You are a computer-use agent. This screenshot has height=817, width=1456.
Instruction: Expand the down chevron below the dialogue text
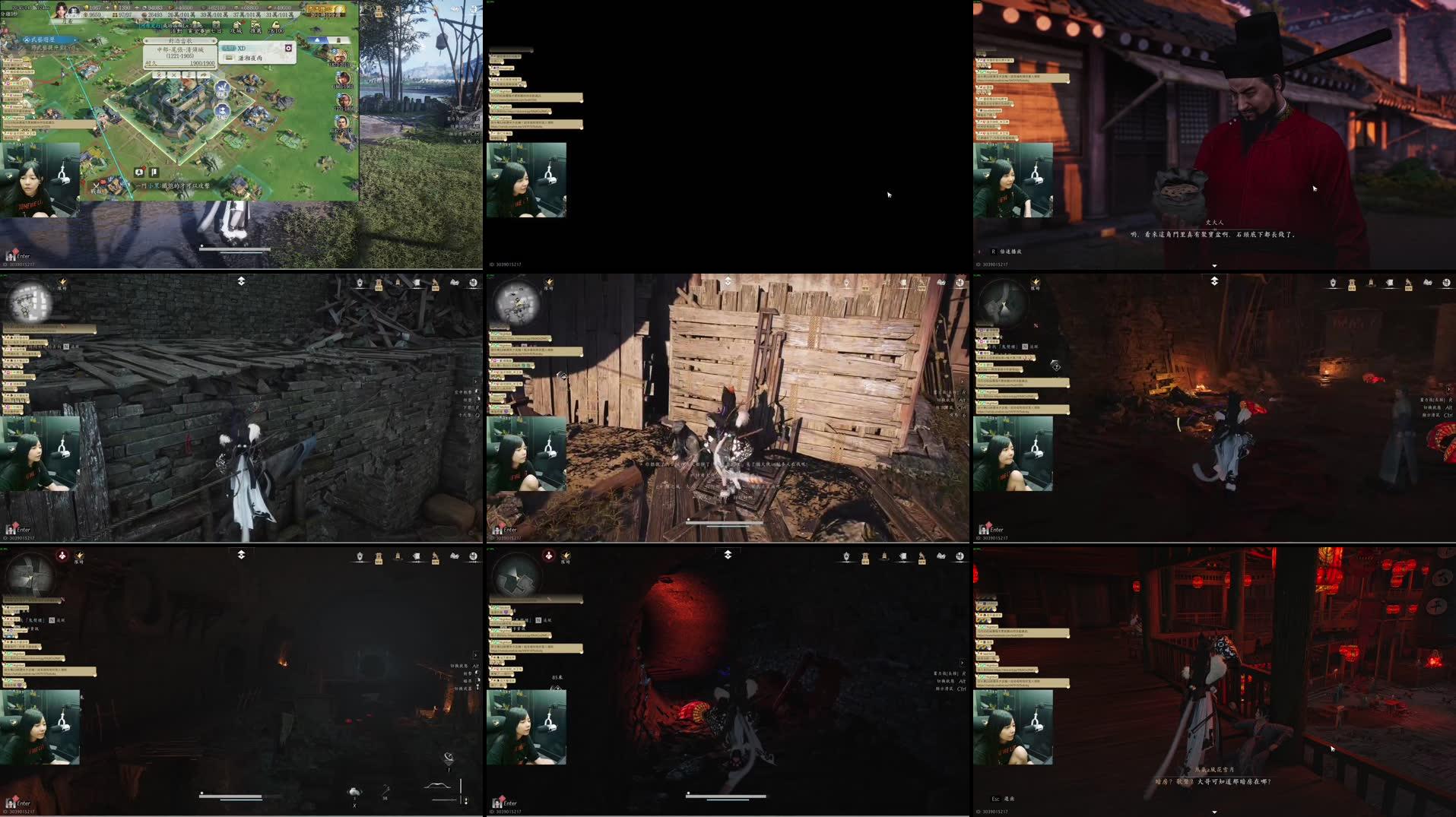[1216, 265]
